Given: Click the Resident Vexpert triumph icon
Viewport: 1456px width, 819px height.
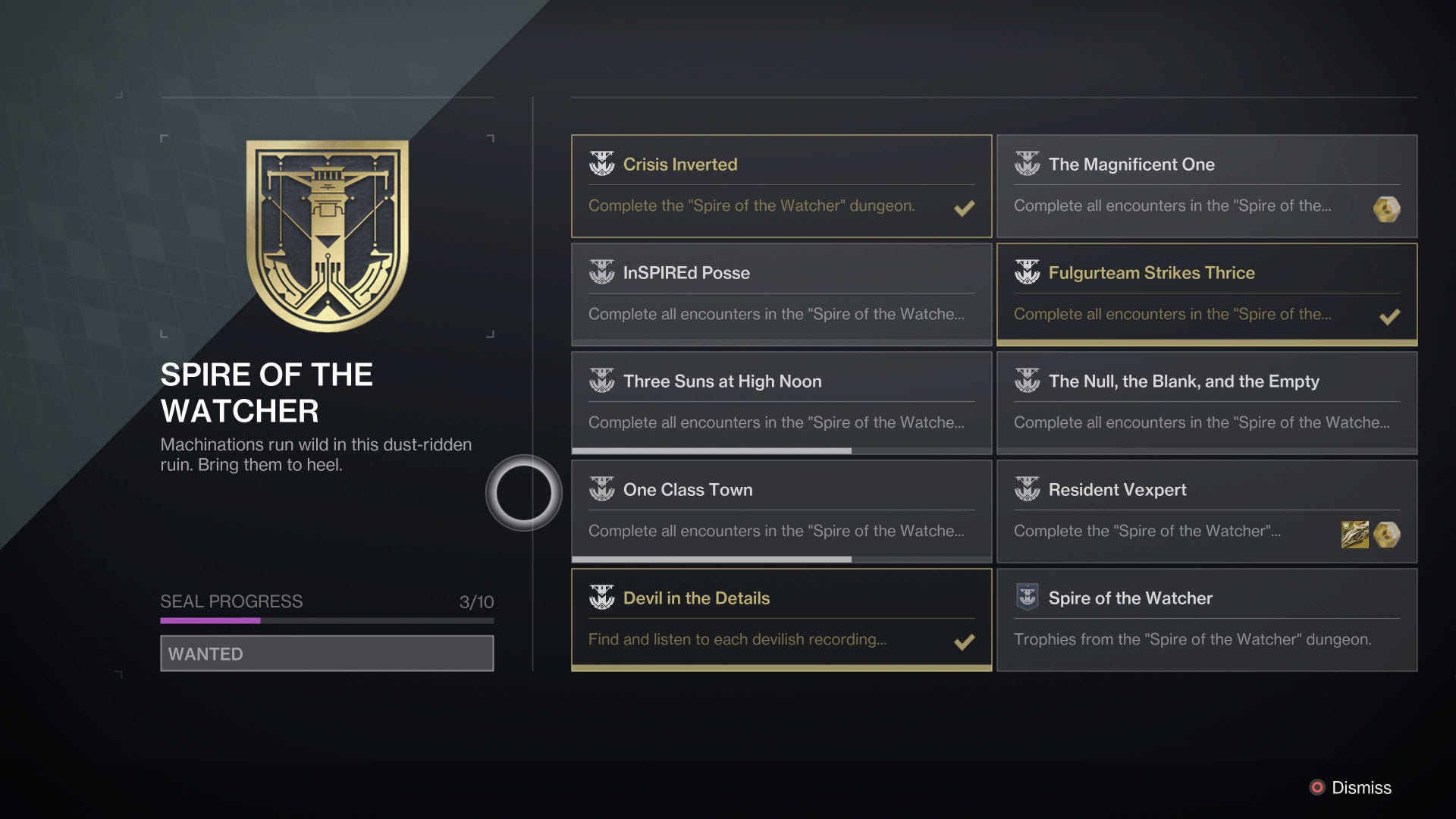Looking at the screenshot, I should pos(1026,489).
